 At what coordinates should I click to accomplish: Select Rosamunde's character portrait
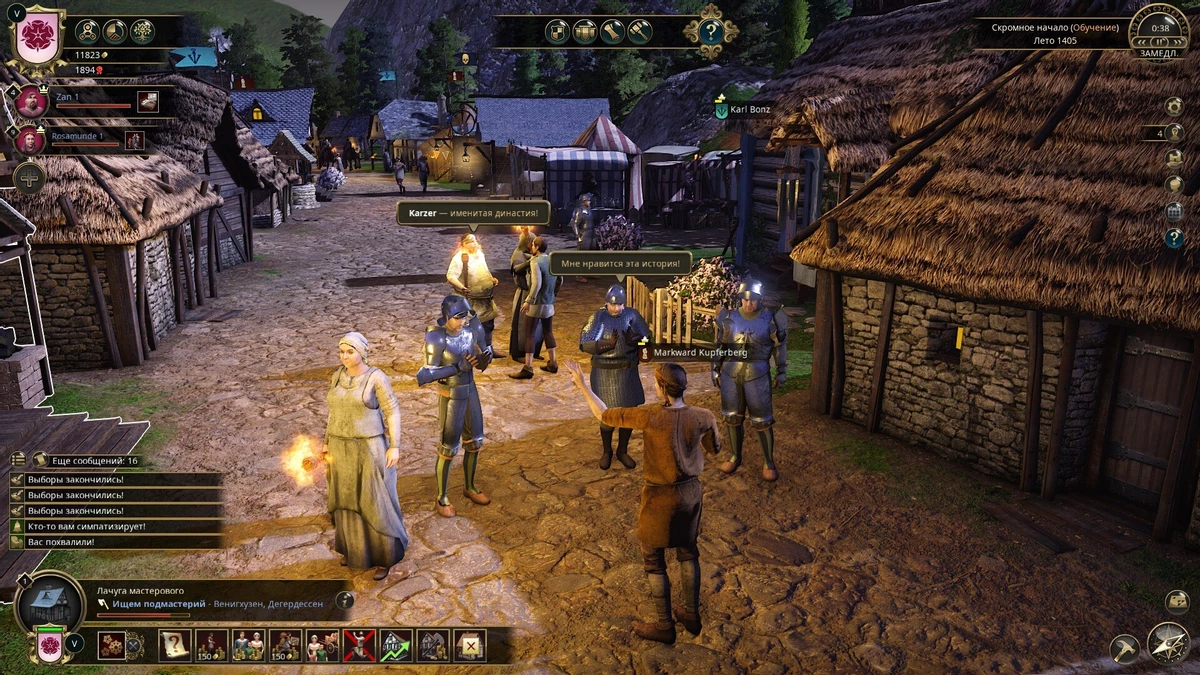(29, 140)
